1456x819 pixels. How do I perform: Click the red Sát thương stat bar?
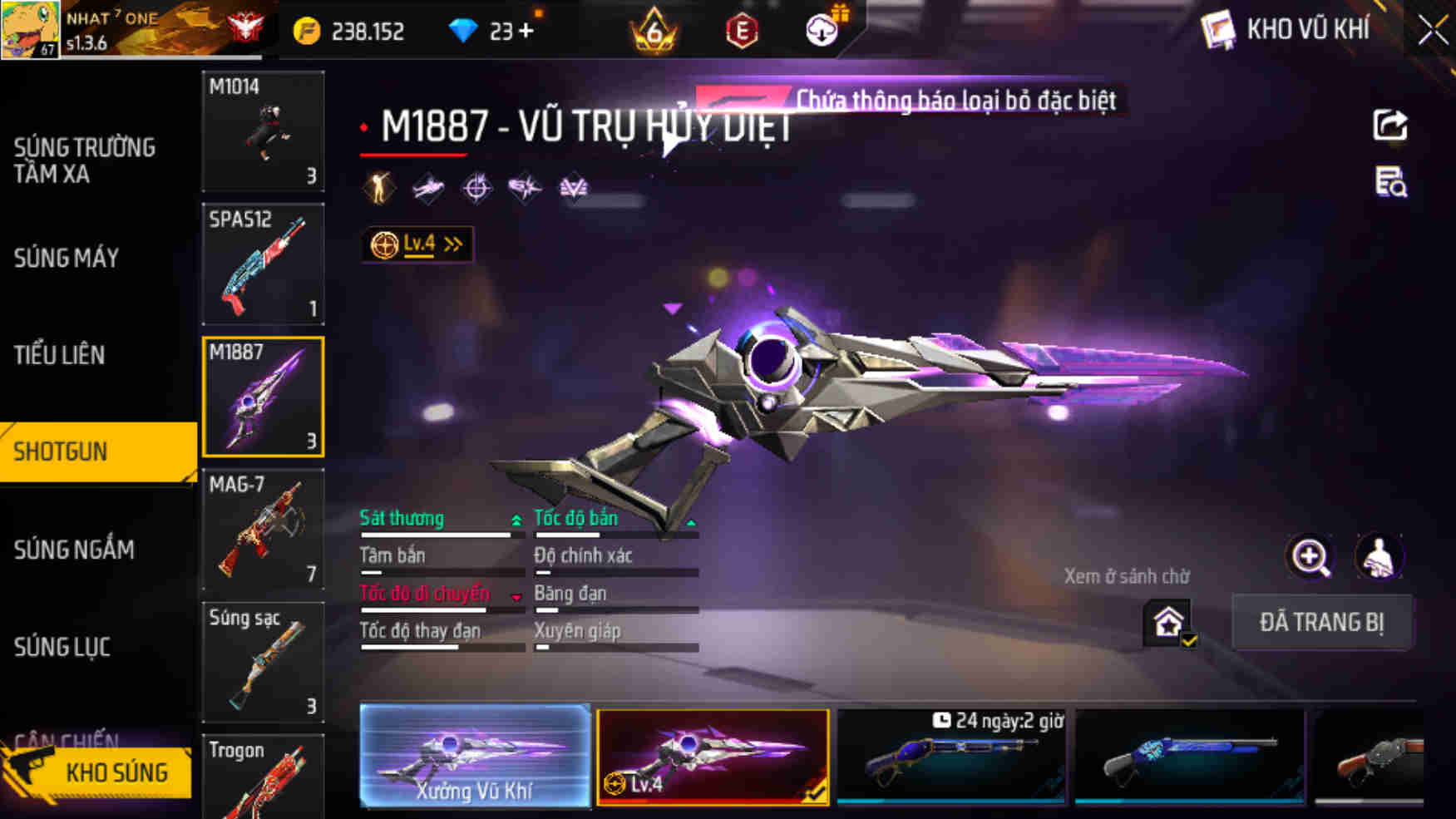coord(437,536)
